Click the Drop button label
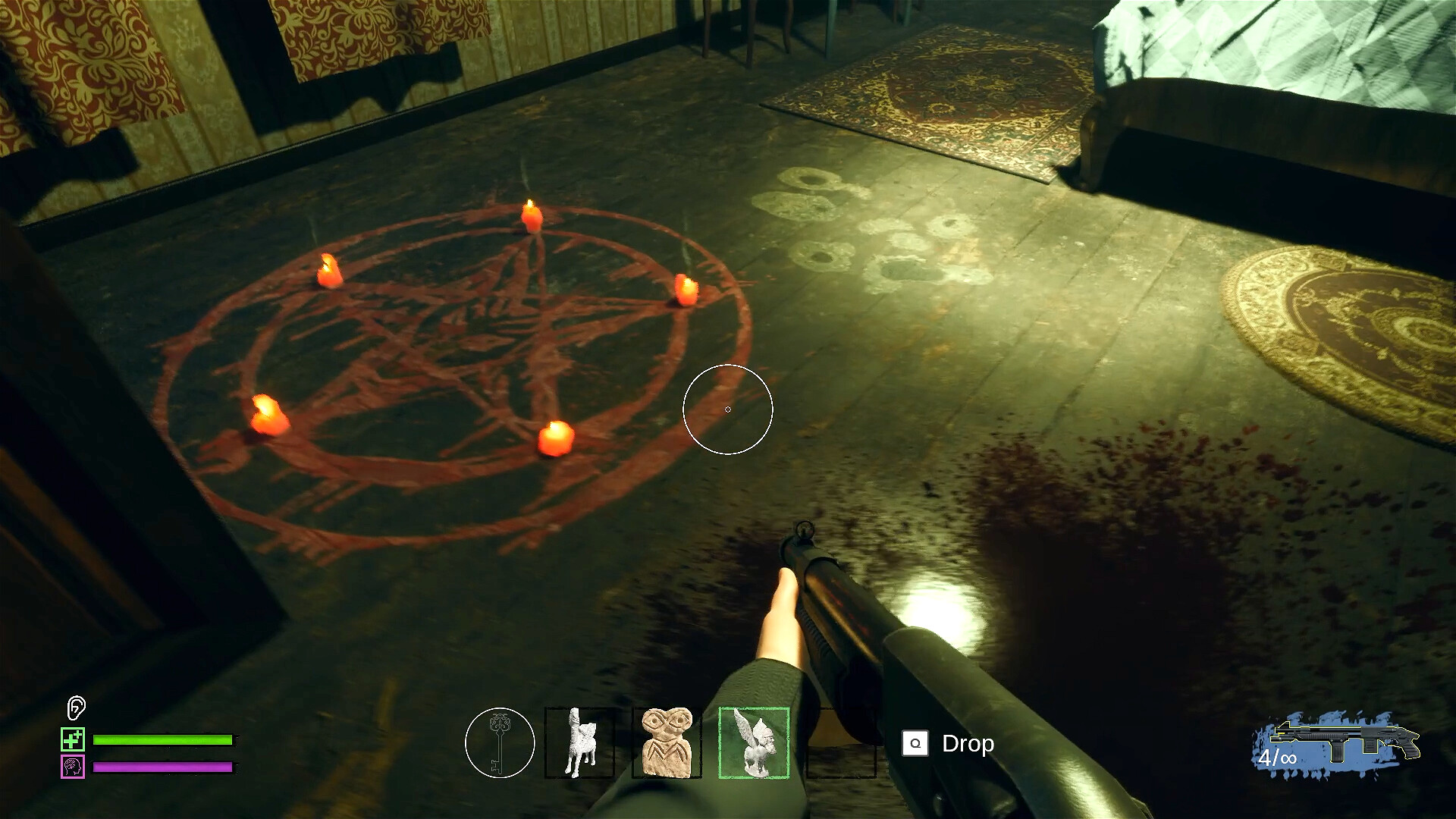Viewport: 1456px width, 819px height. [968, 744]
